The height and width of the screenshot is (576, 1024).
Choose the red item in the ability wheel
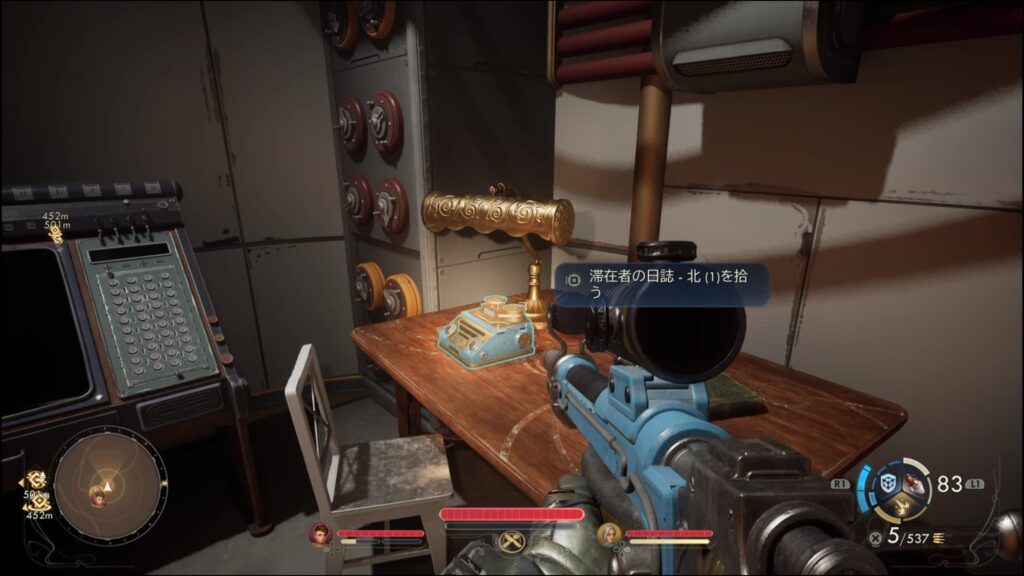[912, 483]
